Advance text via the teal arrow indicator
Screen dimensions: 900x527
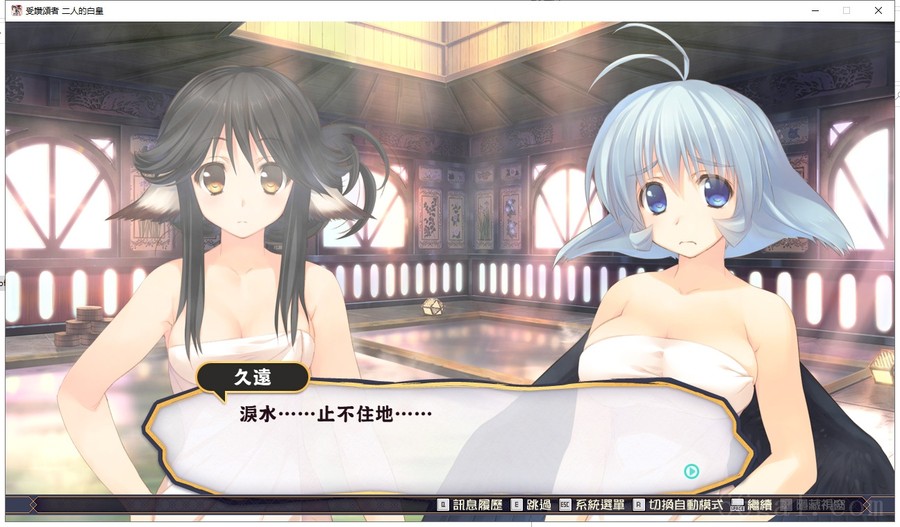691,471
